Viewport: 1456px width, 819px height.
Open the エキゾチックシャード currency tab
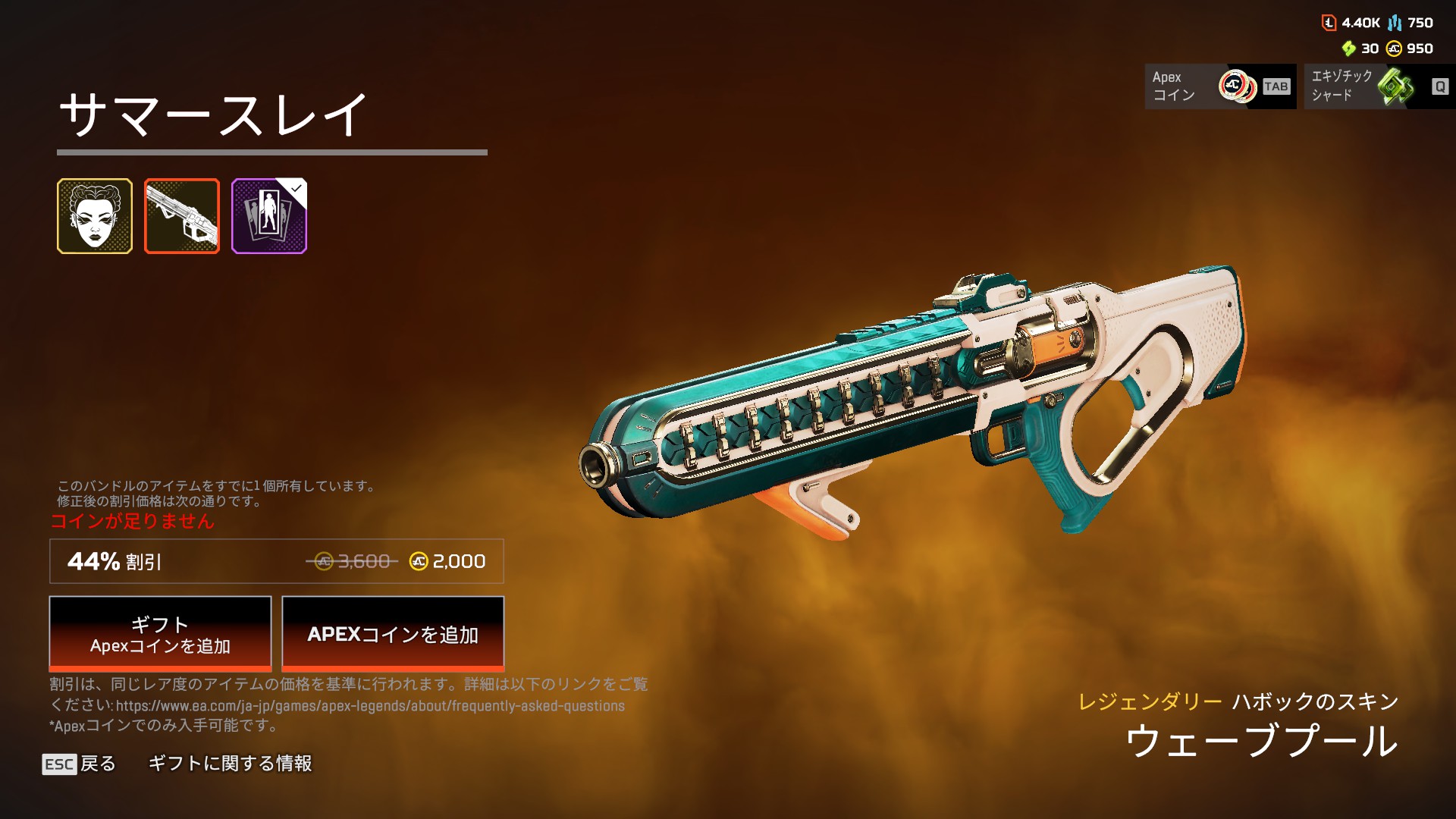point(1379,86)
